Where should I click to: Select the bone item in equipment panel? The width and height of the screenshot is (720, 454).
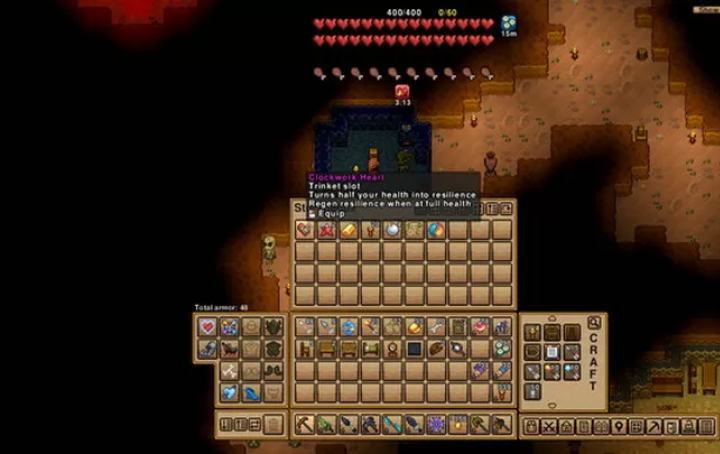tap(230, 371)
